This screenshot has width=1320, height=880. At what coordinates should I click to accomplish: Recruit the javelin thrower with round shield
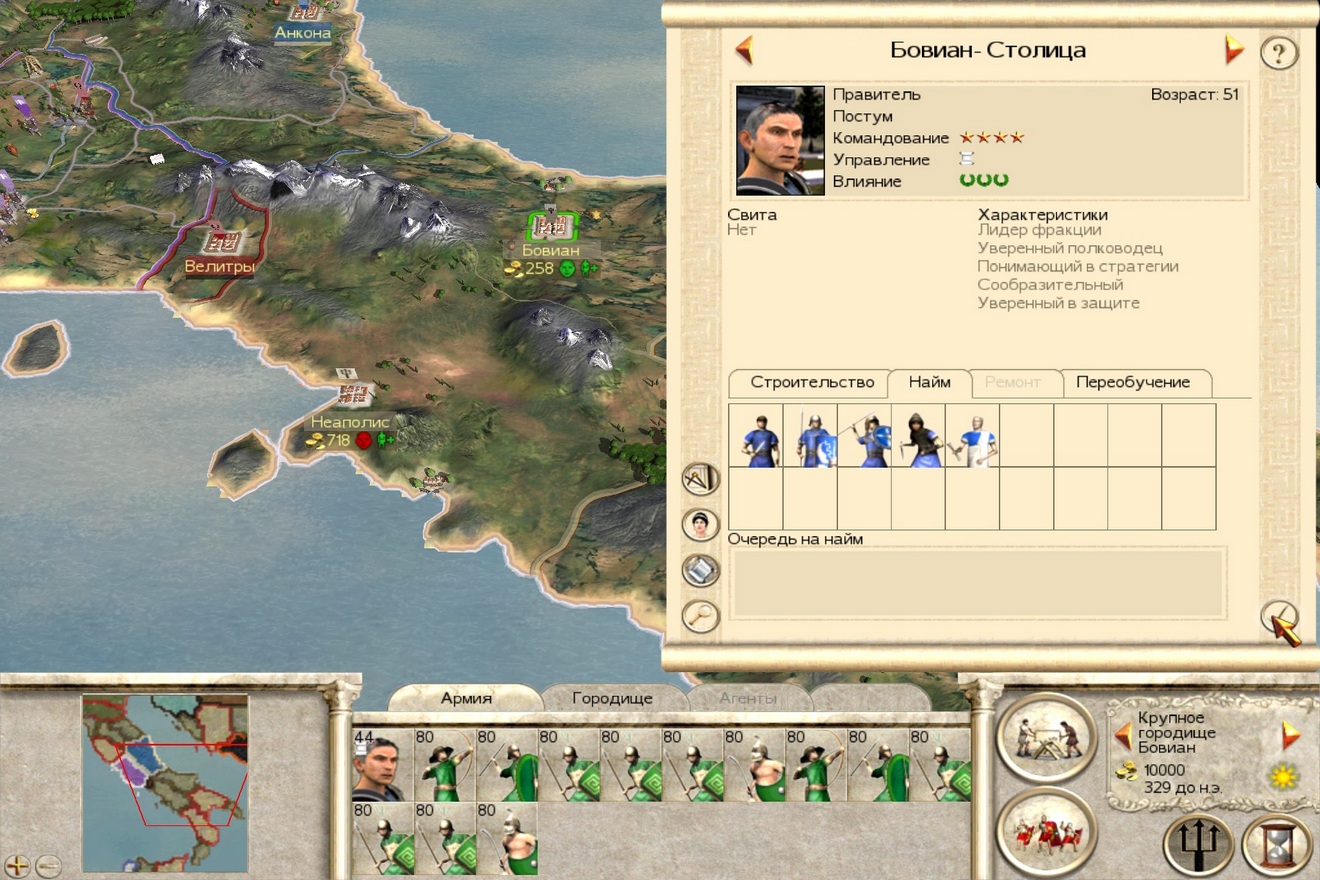pos(864,436)
